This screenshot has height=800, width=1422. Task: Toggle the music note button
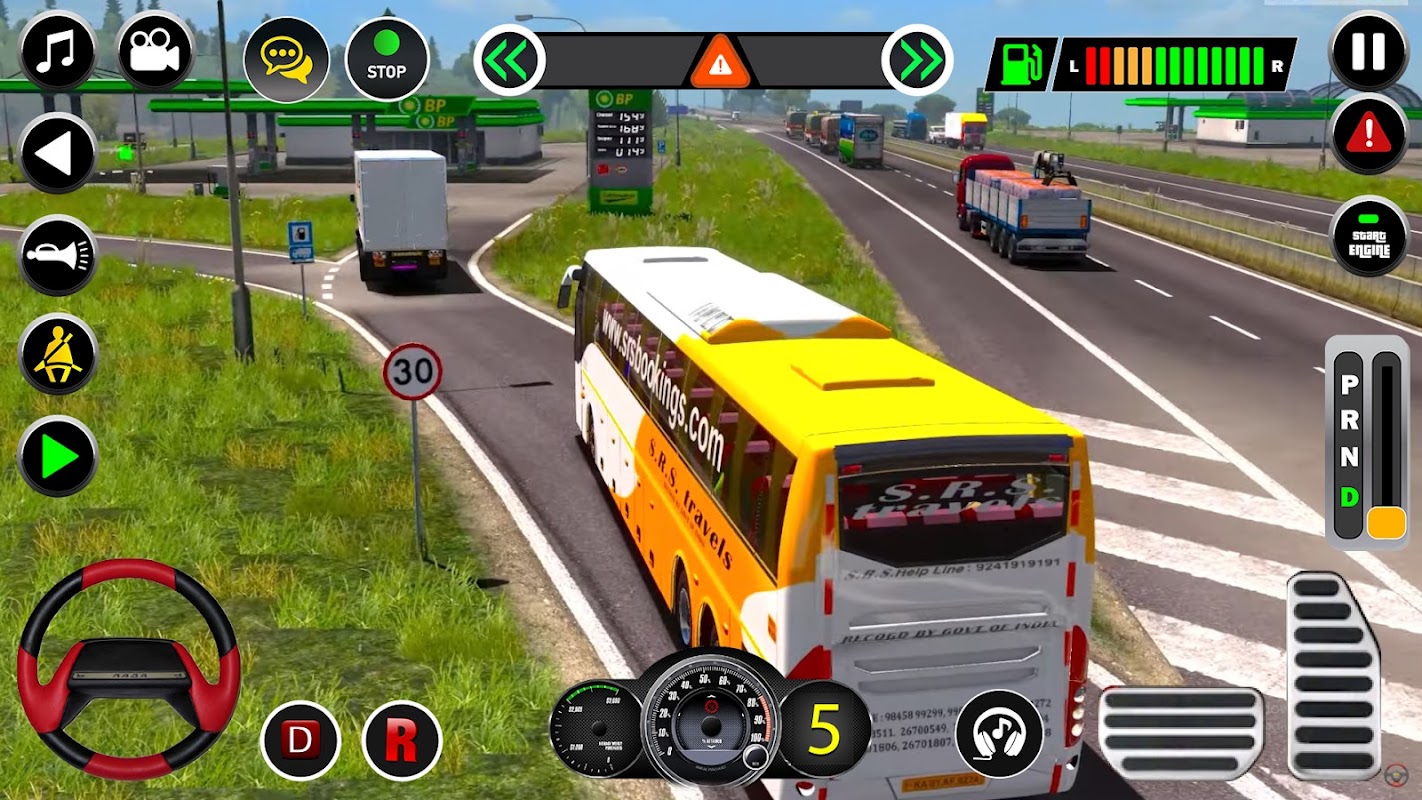[x=57, y=52]
